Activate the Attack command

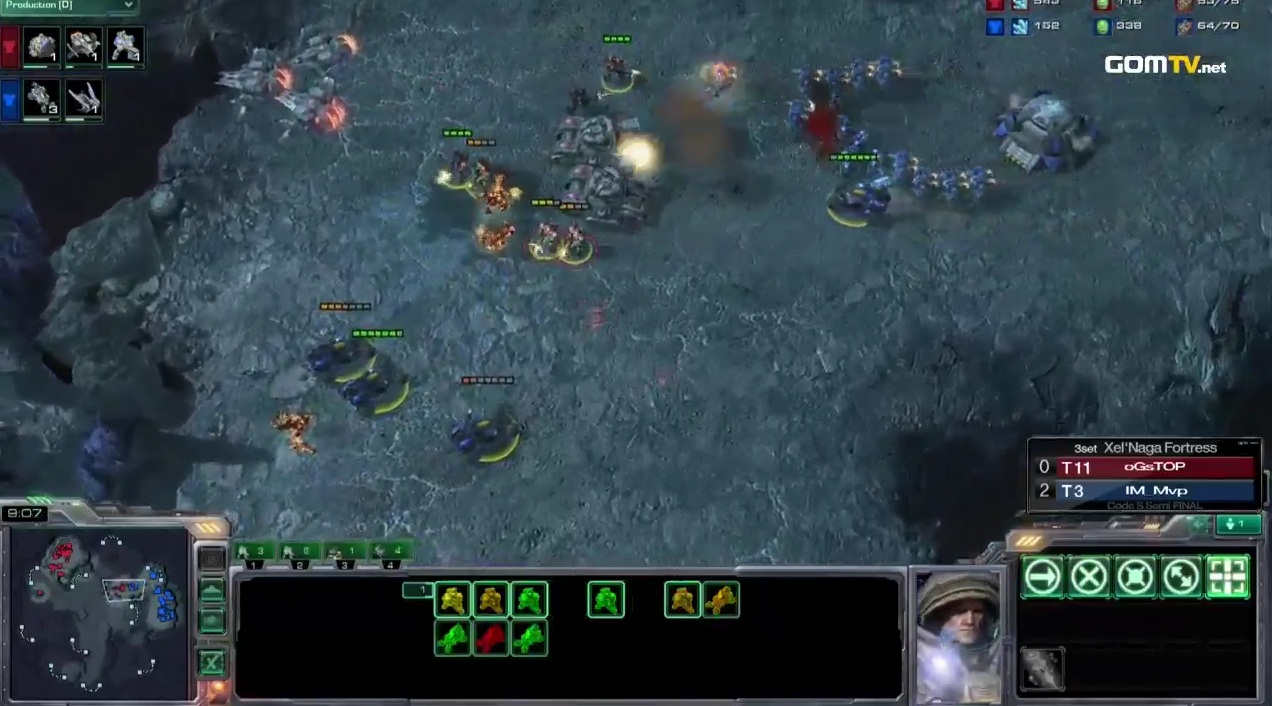1228,577
